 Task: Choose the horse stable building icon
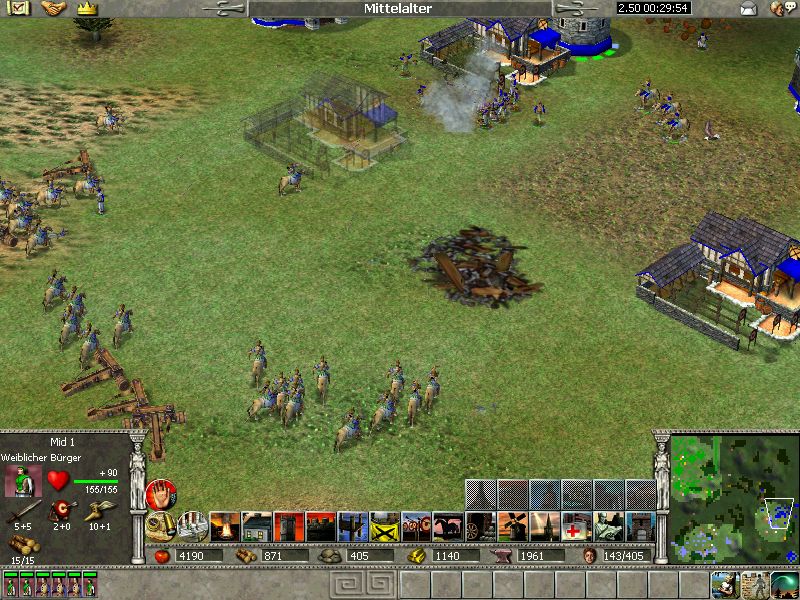(x=448, y=525)
